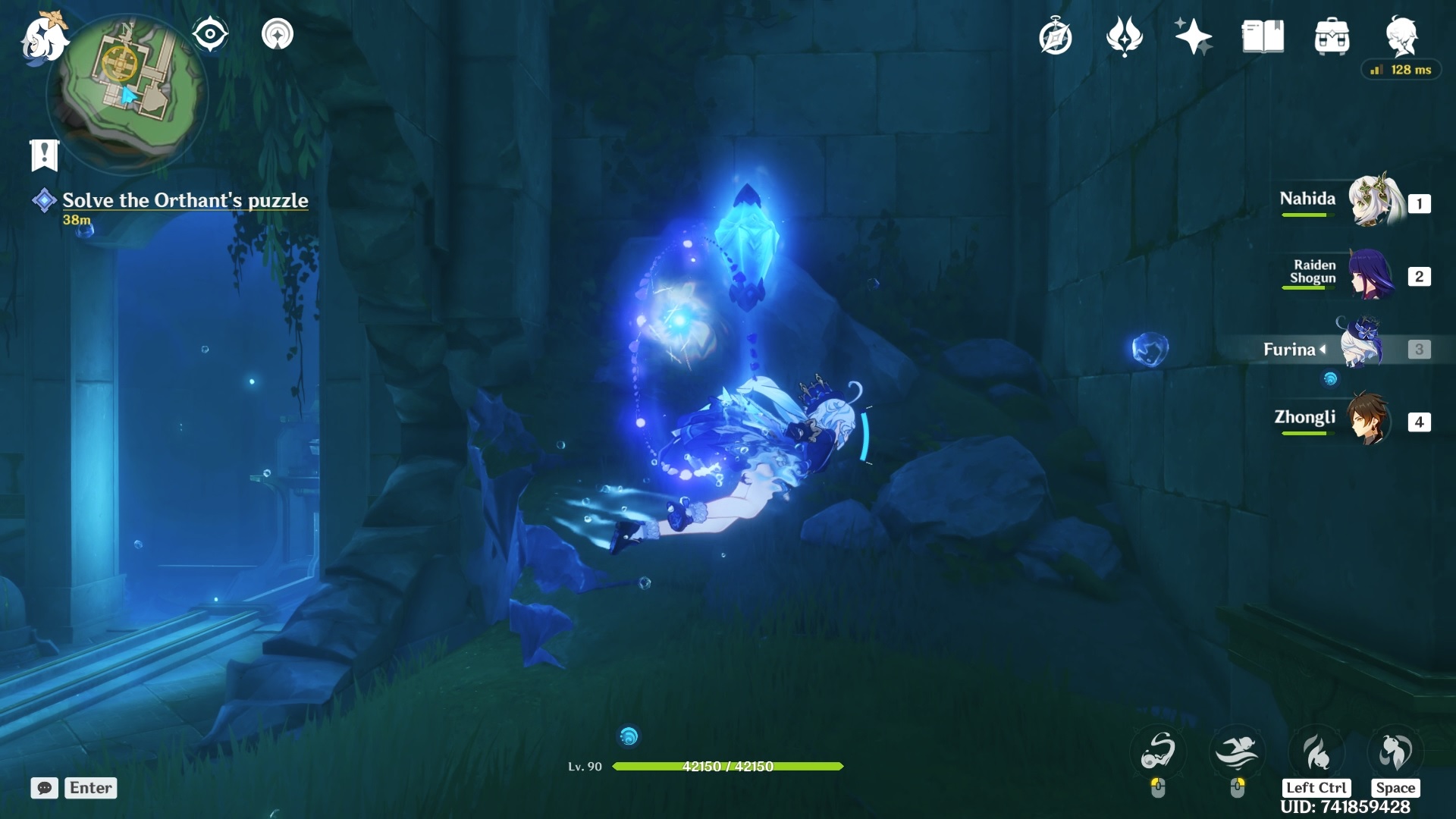The height and width of the screenshot is (819, 1456).
Task: Open the Adventurer Handbook book icon
Action: (x=1263, y=36)
